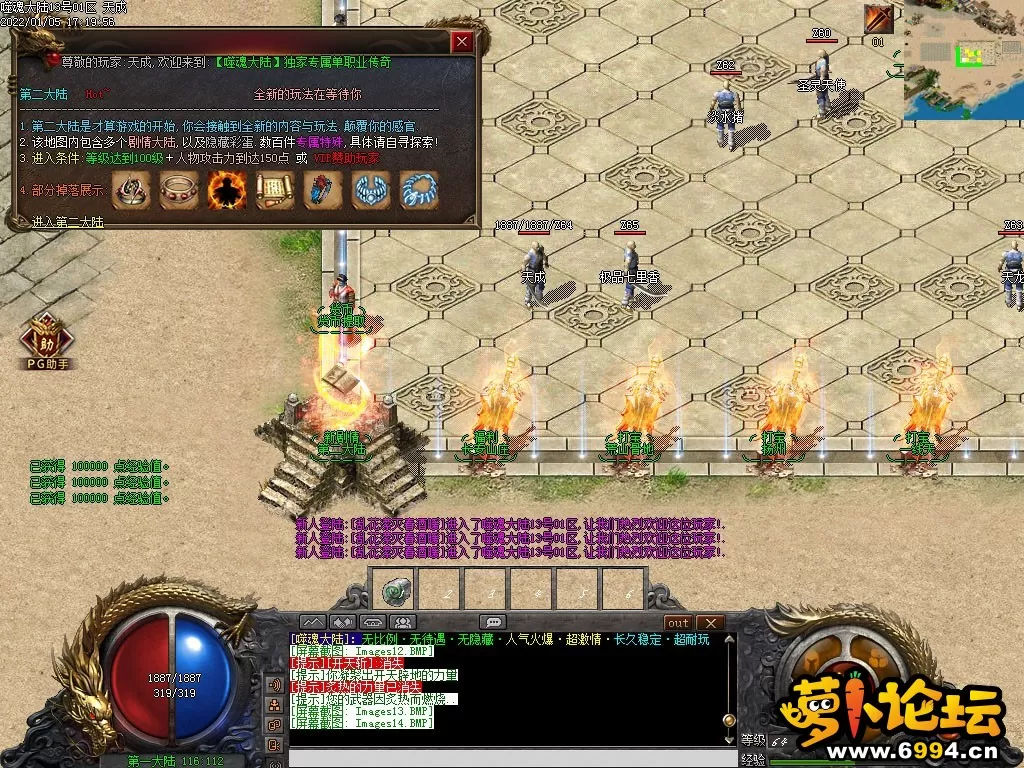1024x768 pixels.
Task: Open the speech bubble chat button
Action: [492, 623]
